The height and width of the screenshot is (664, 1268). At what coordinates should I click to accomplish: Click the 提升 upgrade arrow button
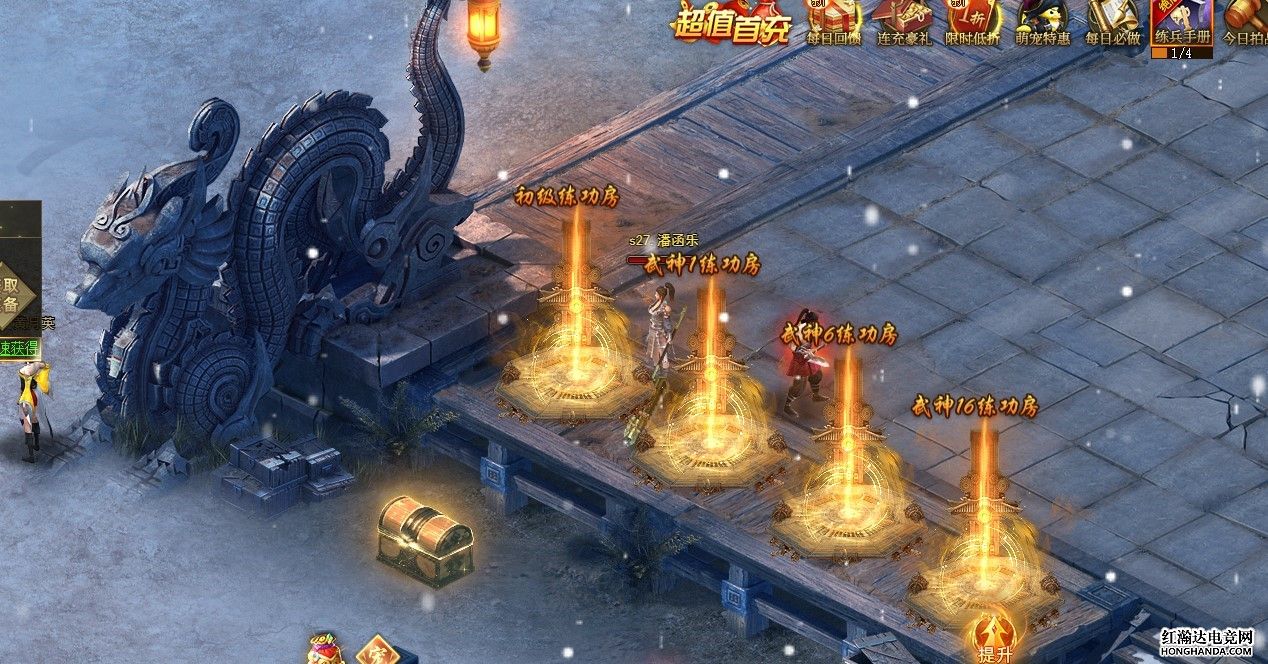pos(995,635)
